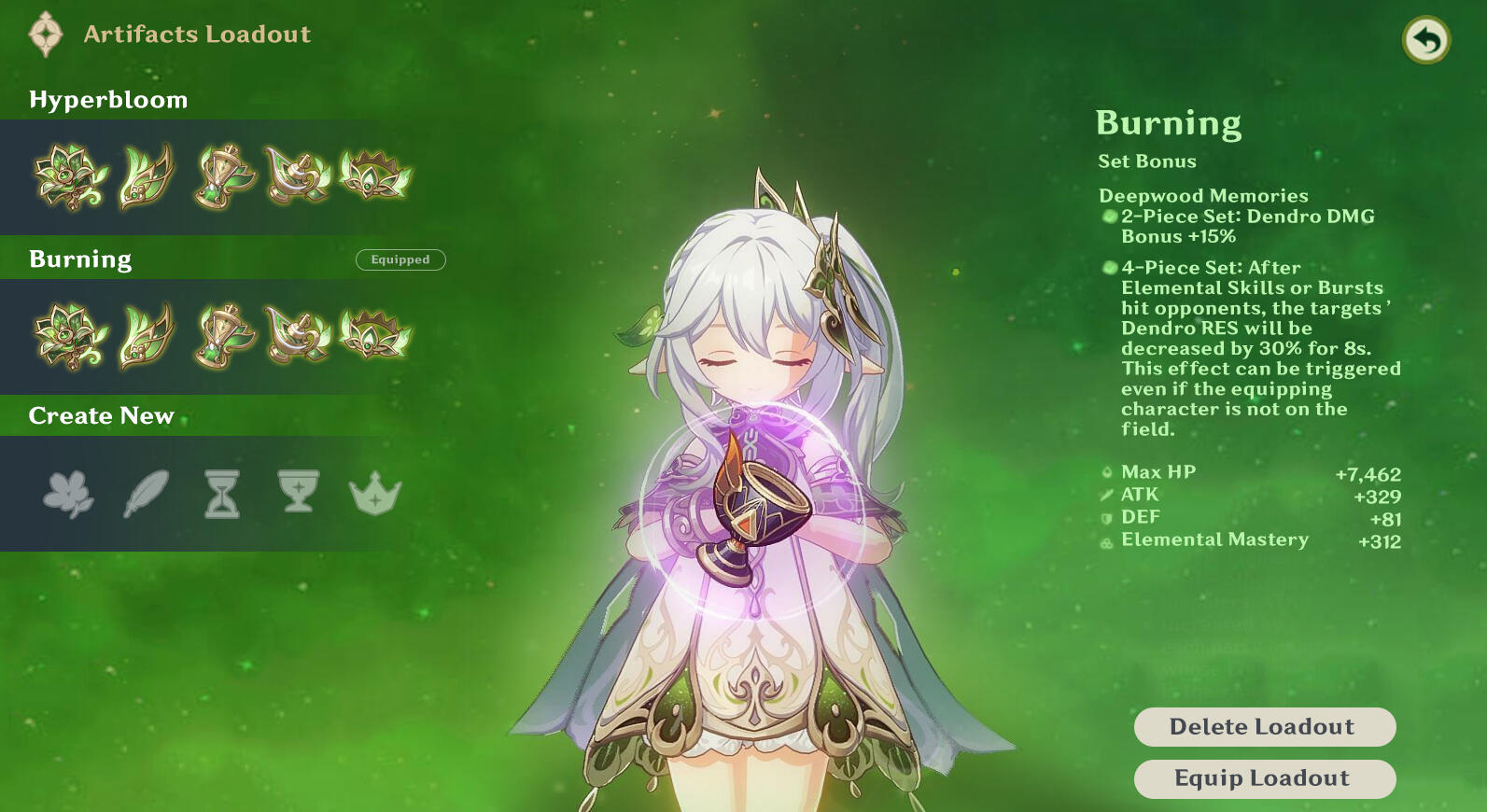The height and width of the screenshot is (812, 1487).
Task: Select the Burning flower artifact
Action: (70, 336)
